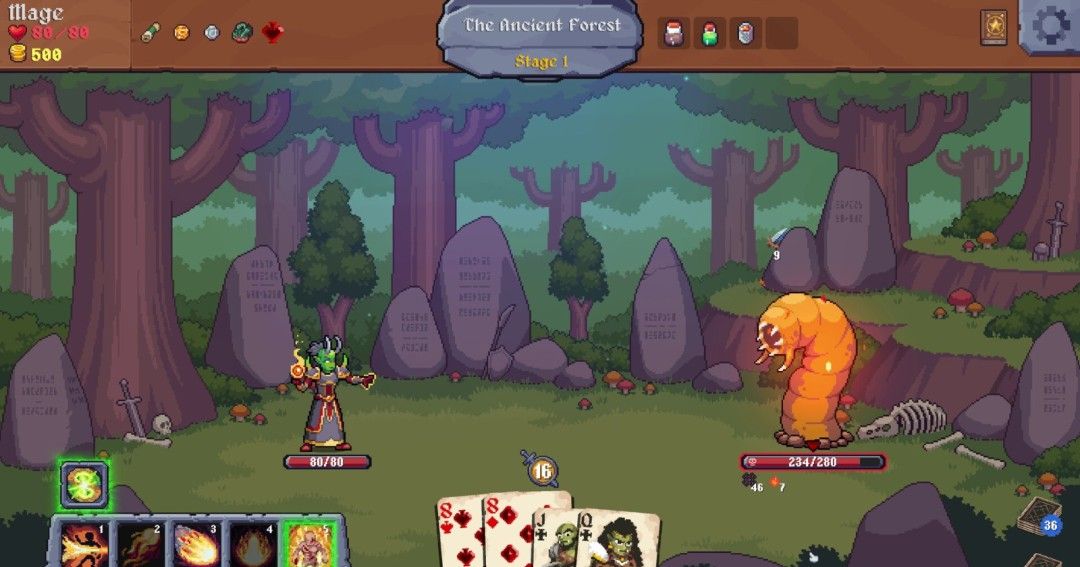Screen dimensions: 1080x567
Task: Cast the burning figure spell in slot 5
Action: [x=309, y=544]
